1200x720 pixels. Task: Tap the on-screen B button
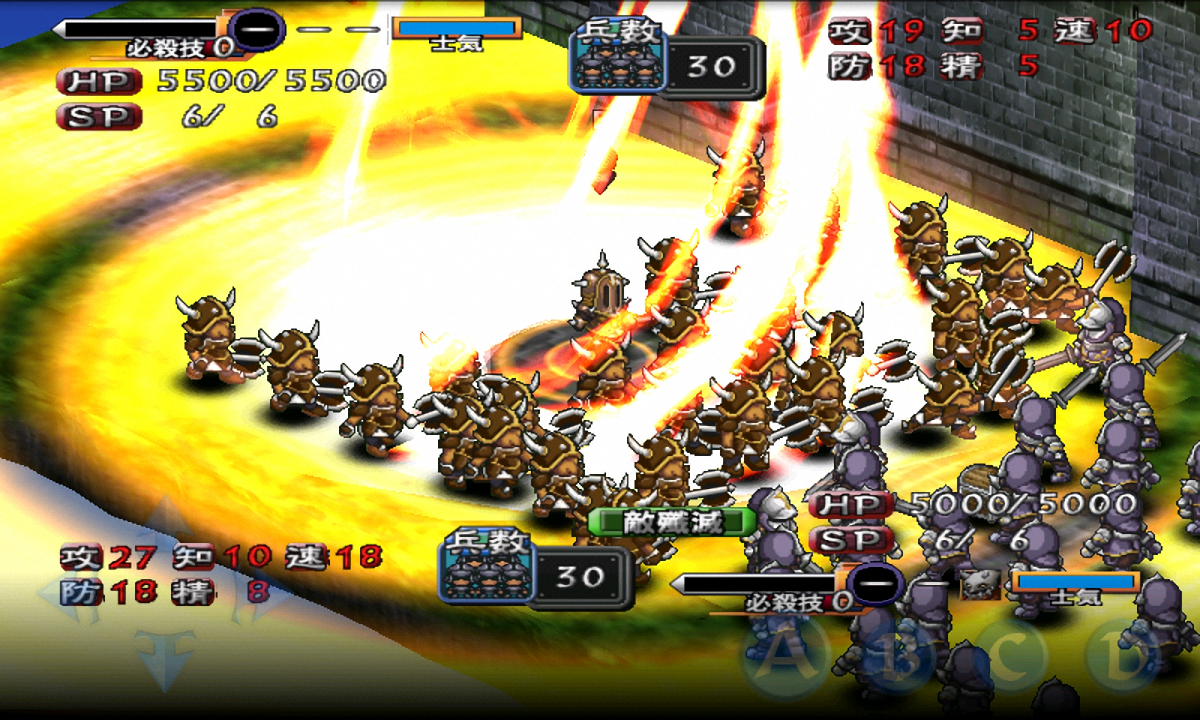[x=899, y=656]
